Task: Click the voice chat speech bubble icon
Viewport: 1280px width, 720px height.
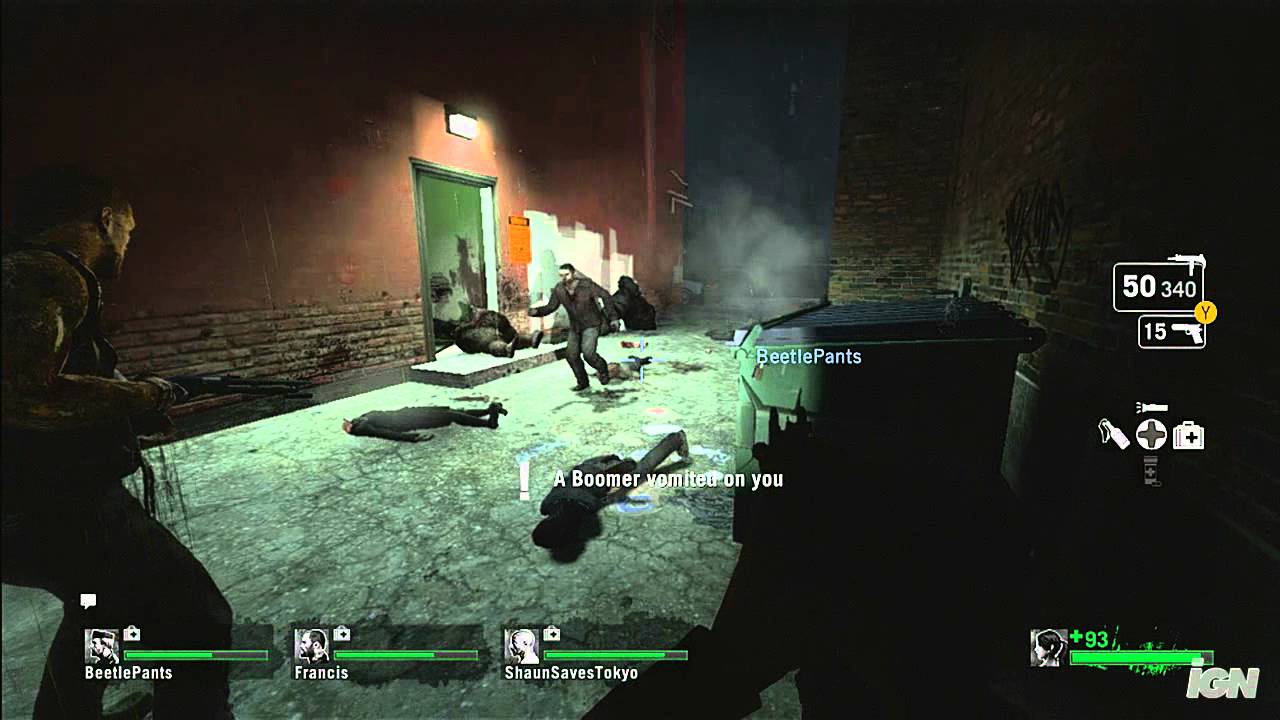Action: pos(88,601)
